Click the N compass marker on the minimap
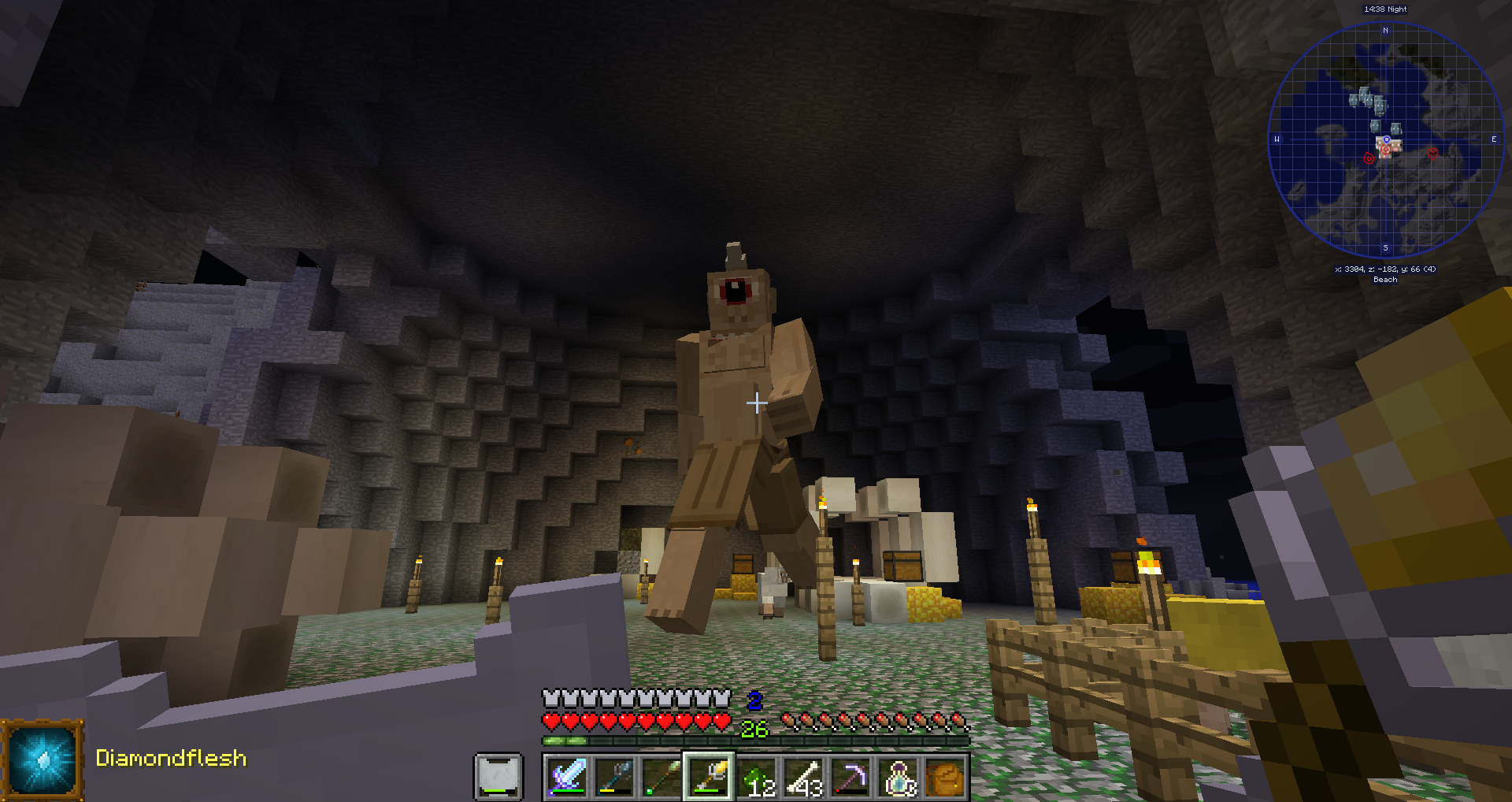 point(1384,30)
